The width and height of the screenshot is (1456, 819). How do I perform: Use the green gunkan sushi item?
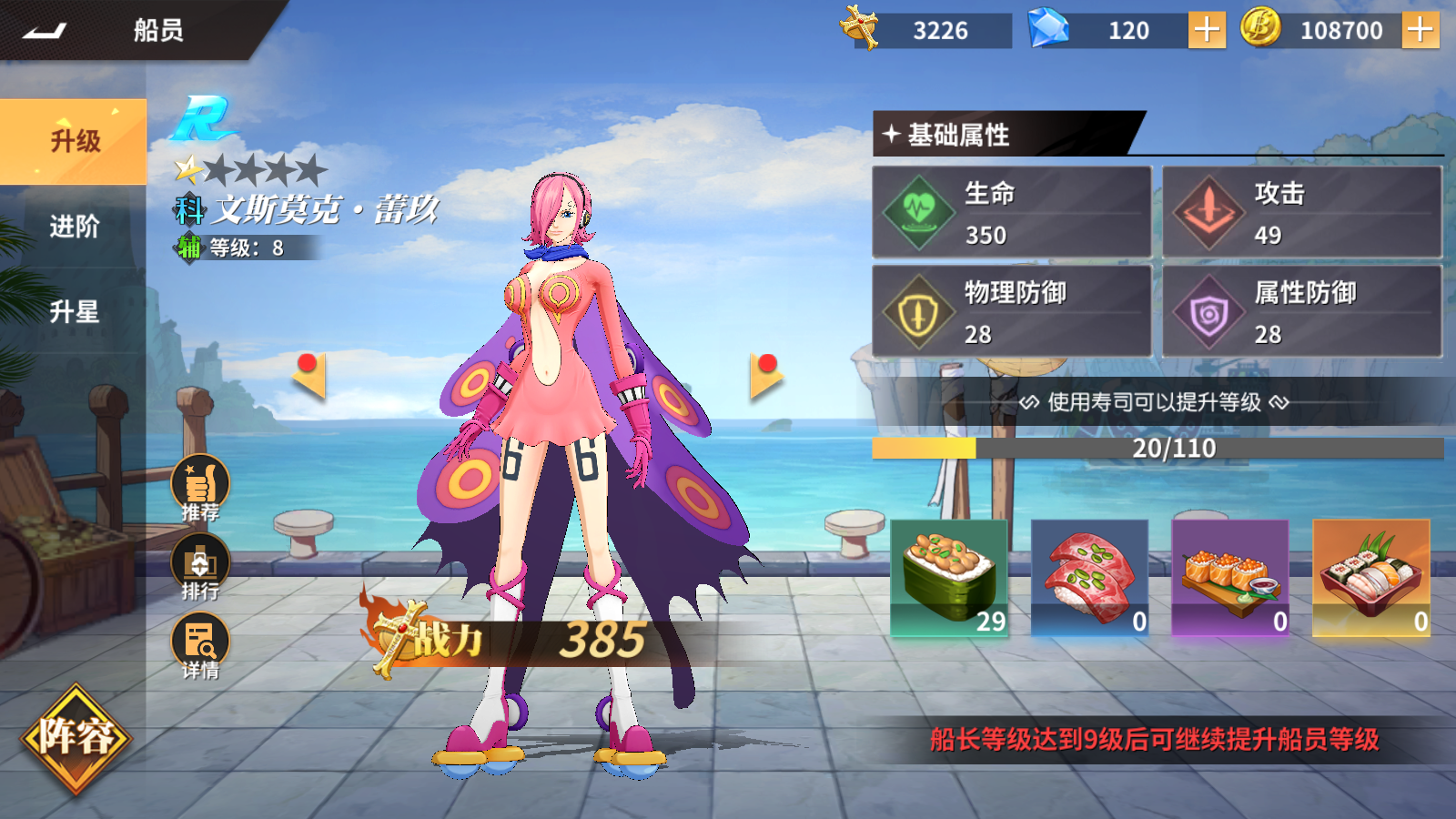click(949, 578)
